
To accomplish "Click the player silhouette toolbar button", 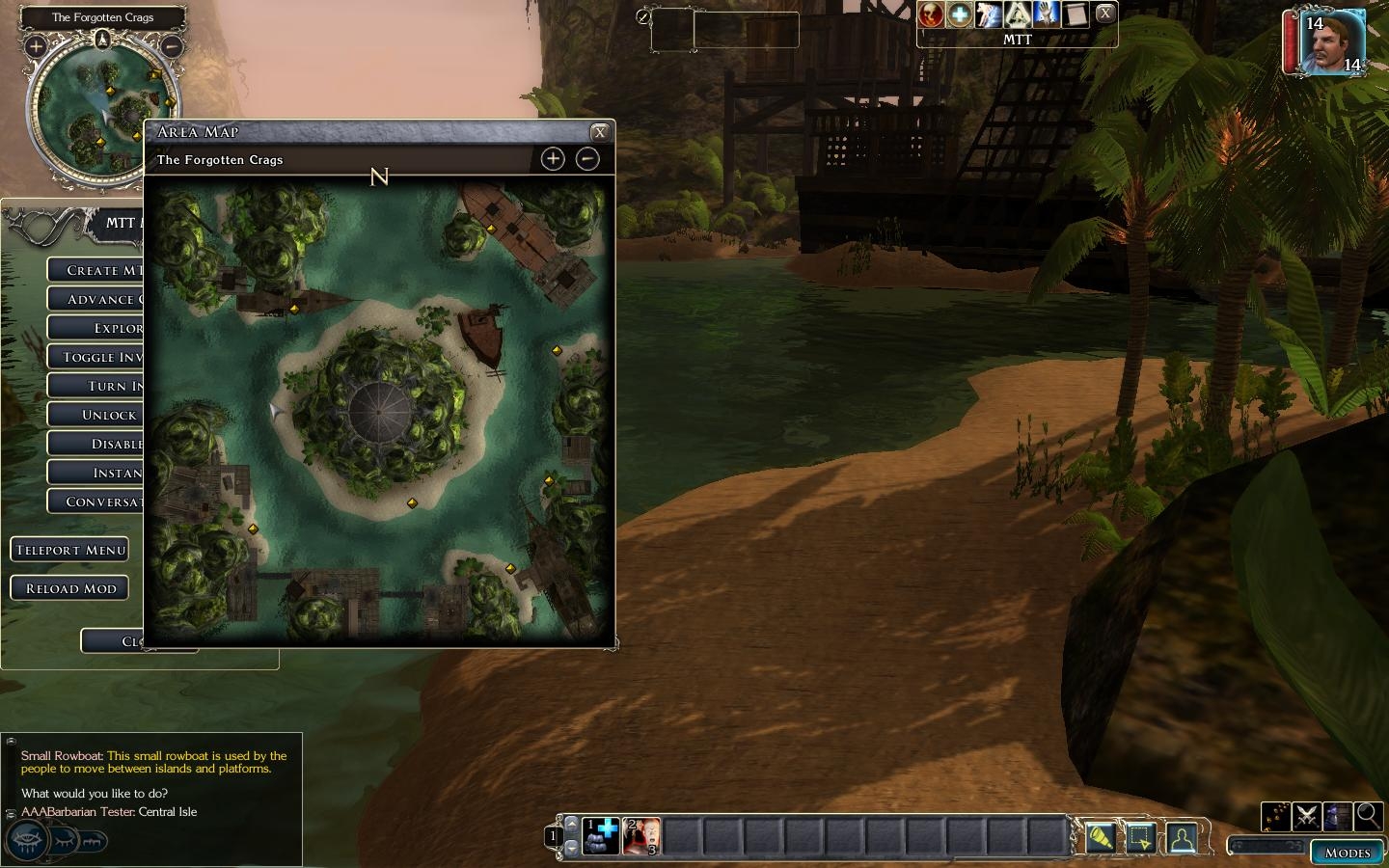I will point(1183,837).
